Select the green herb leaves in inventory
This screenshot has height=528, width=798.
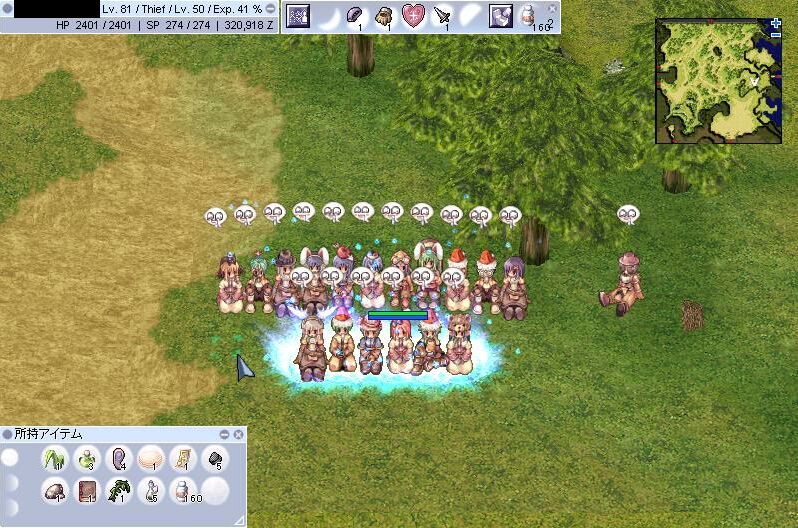[54, 459]
